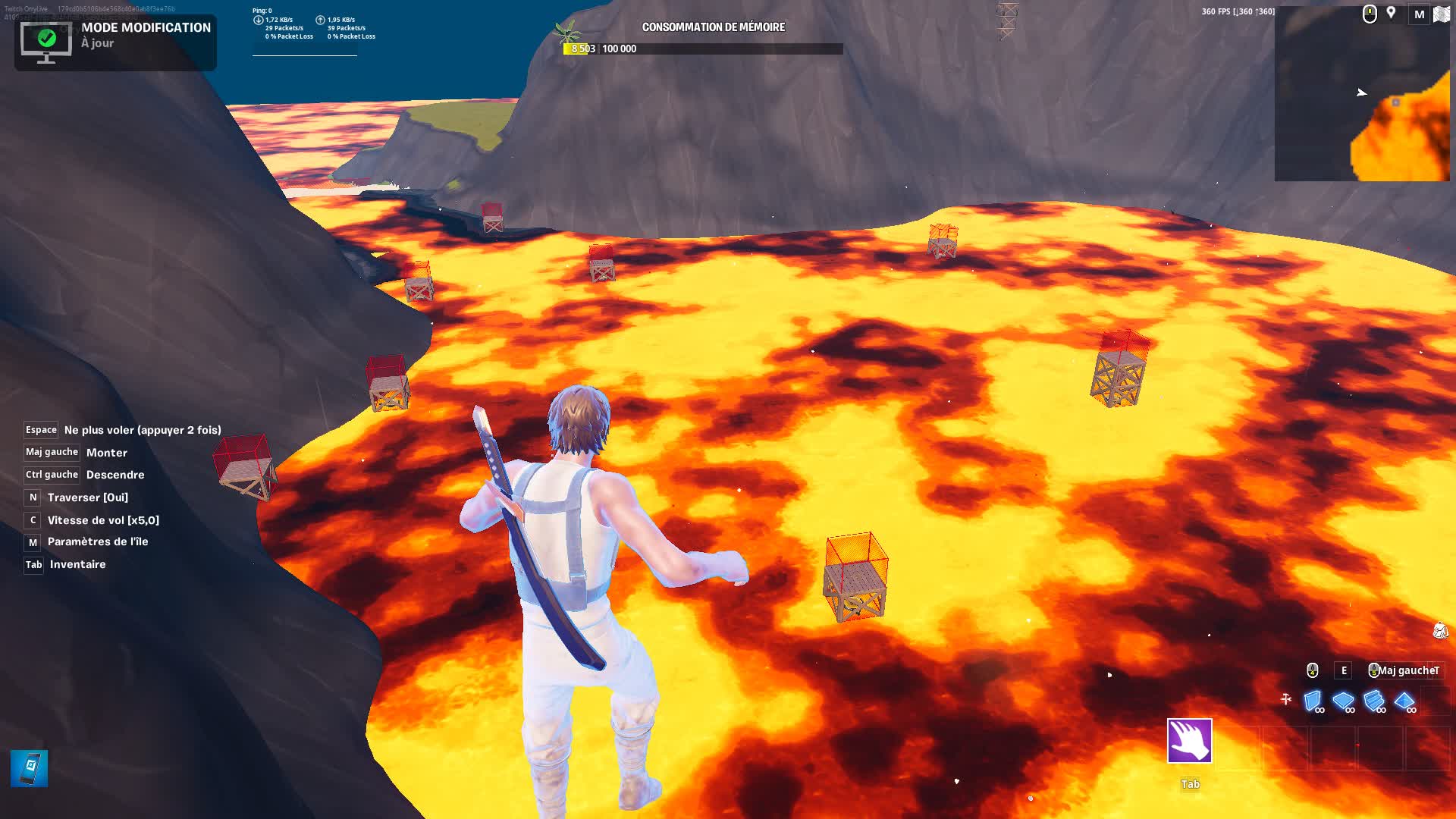Select the roof pyramid building piece

(1405, 700)
